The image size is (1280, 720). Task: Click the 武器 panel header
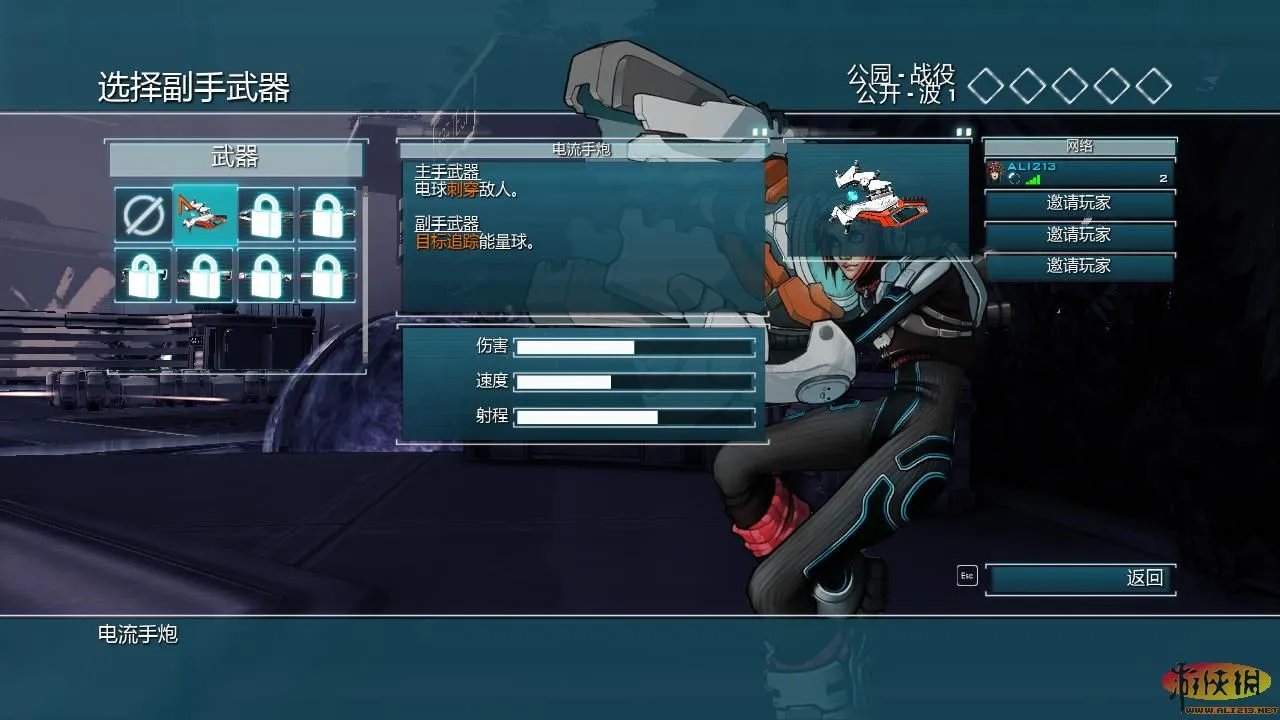click(236, 158)
